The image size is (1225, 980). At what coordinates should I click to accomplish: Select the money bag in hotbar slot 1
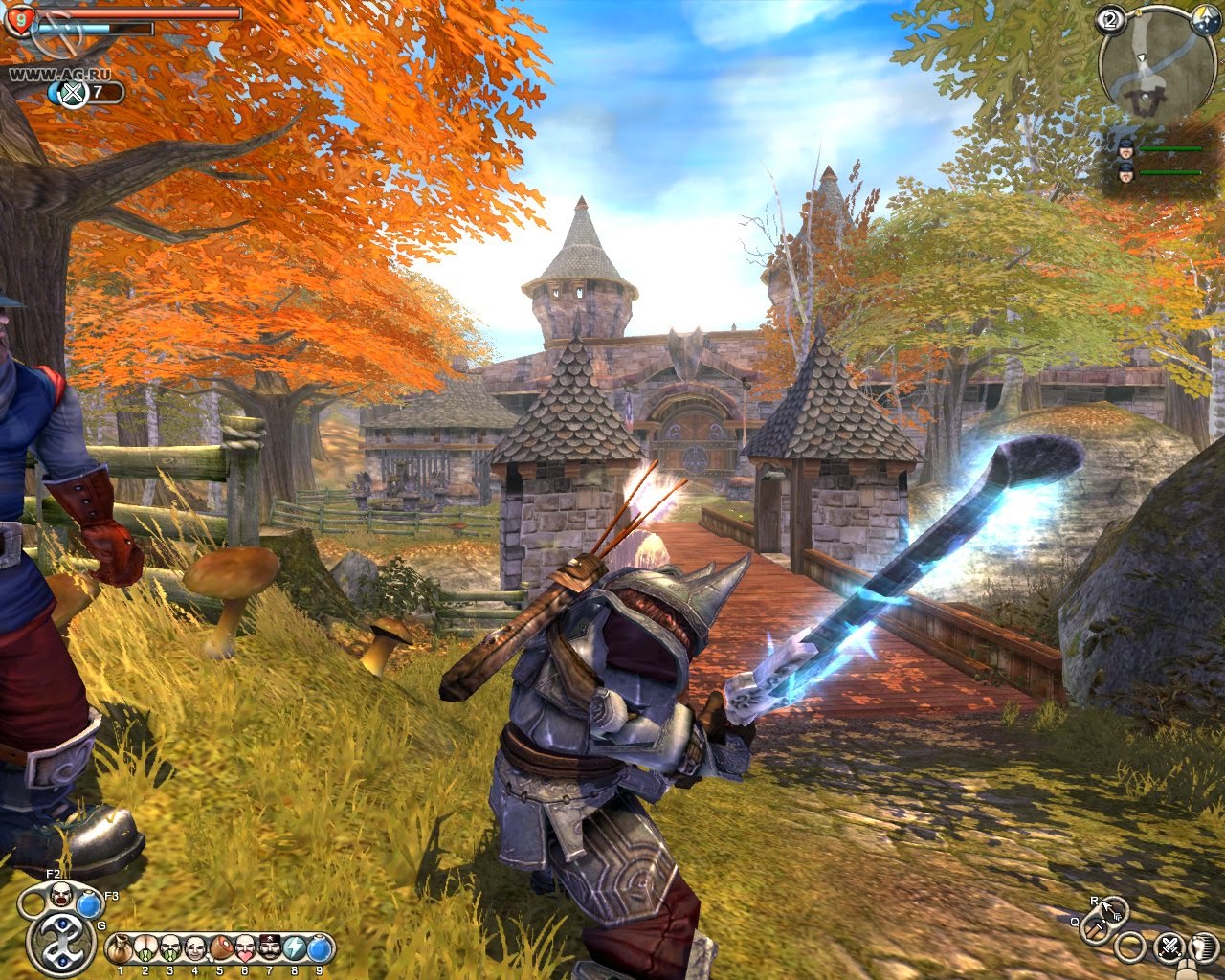(x=119, y=948)
